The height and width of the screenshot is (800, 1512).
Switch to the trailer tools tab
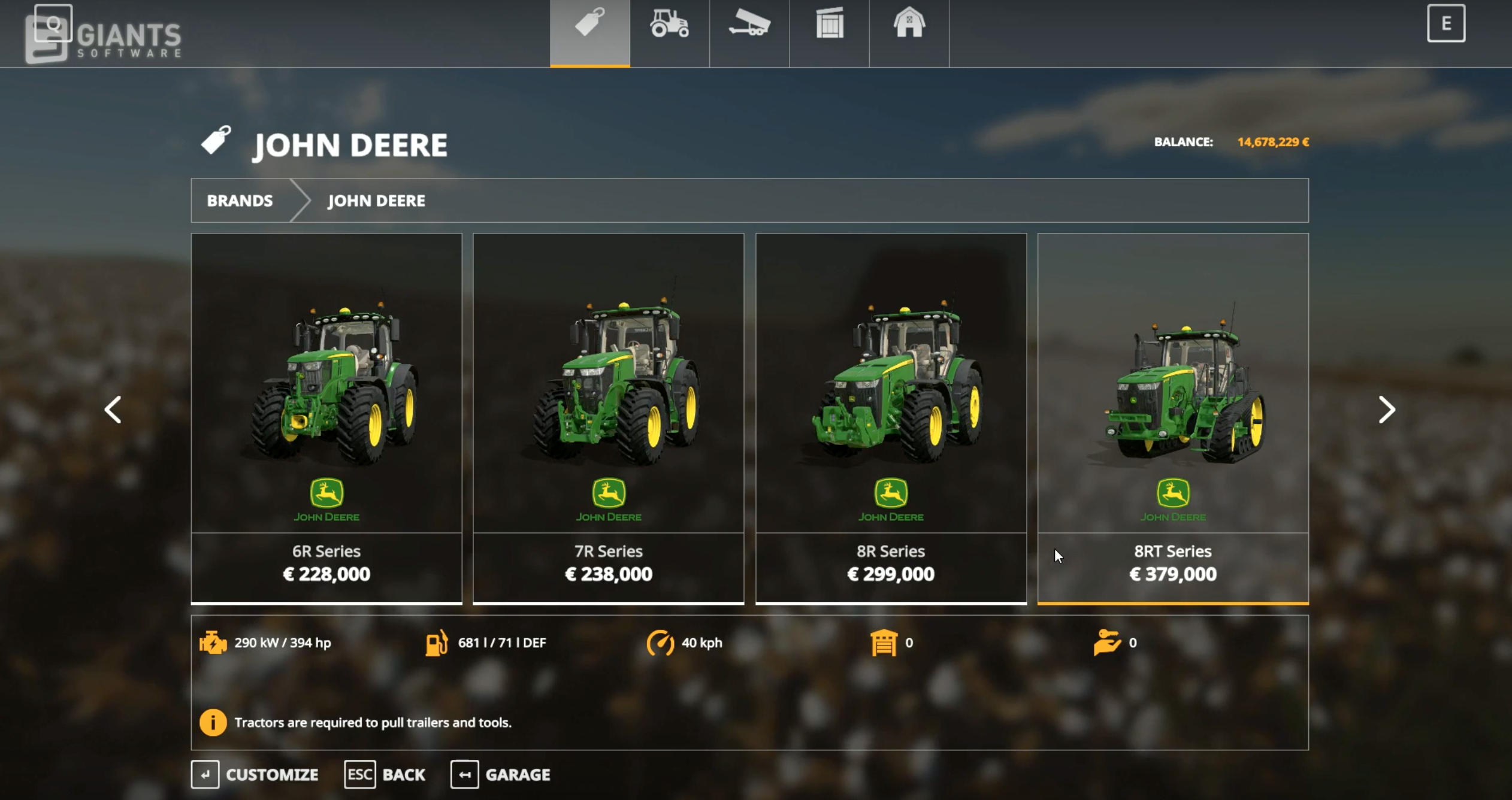(x=749, y=25)
